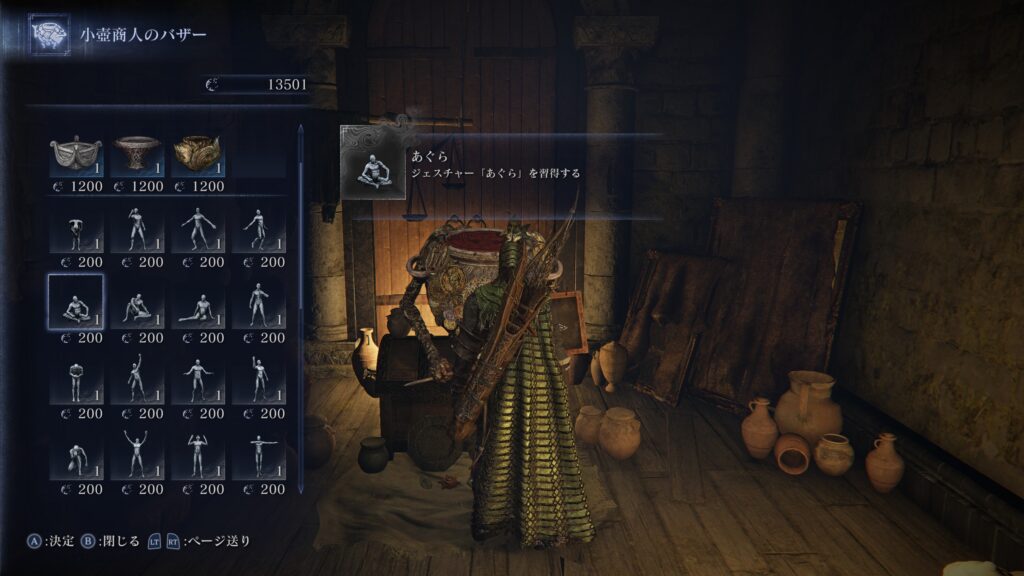Pick the golden ornate helm item
The image size is (1024, 576).
[198, 155]
